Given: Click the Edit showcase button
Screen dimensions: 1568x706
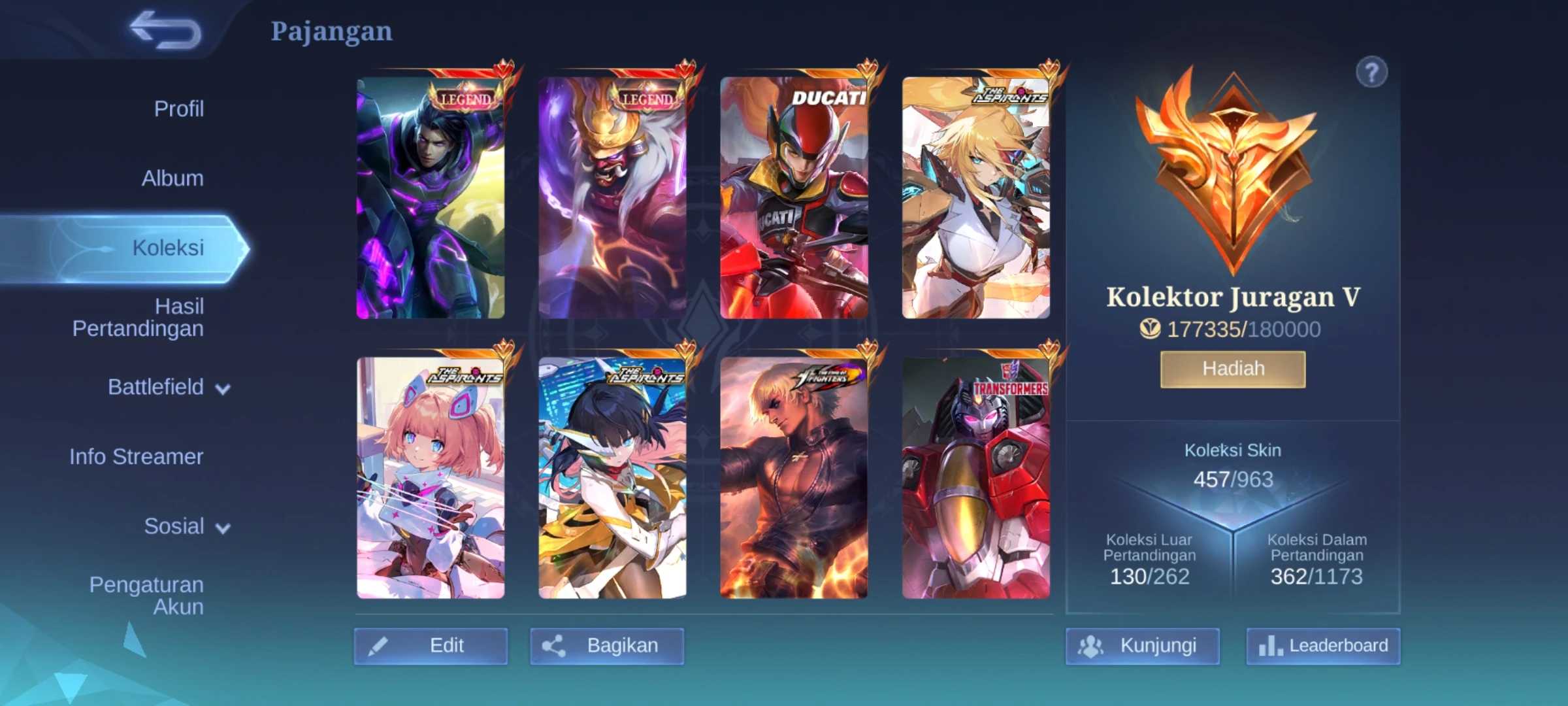Looking at the screenshot, I should click(x=431, y=646).
